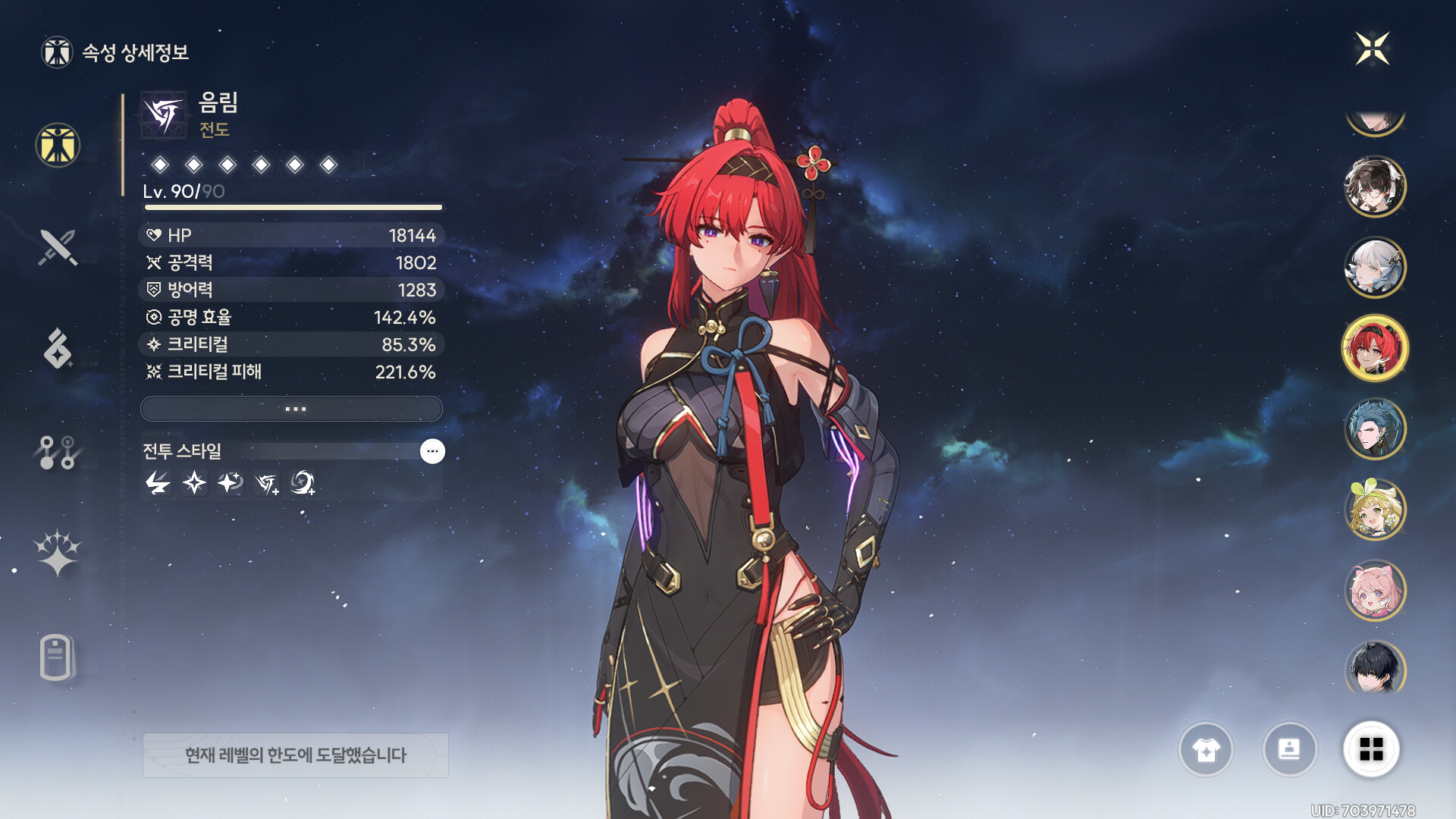Open the outfit shirt button
This screenshot has width=1456, height=819.
(x=1206, y=750)
